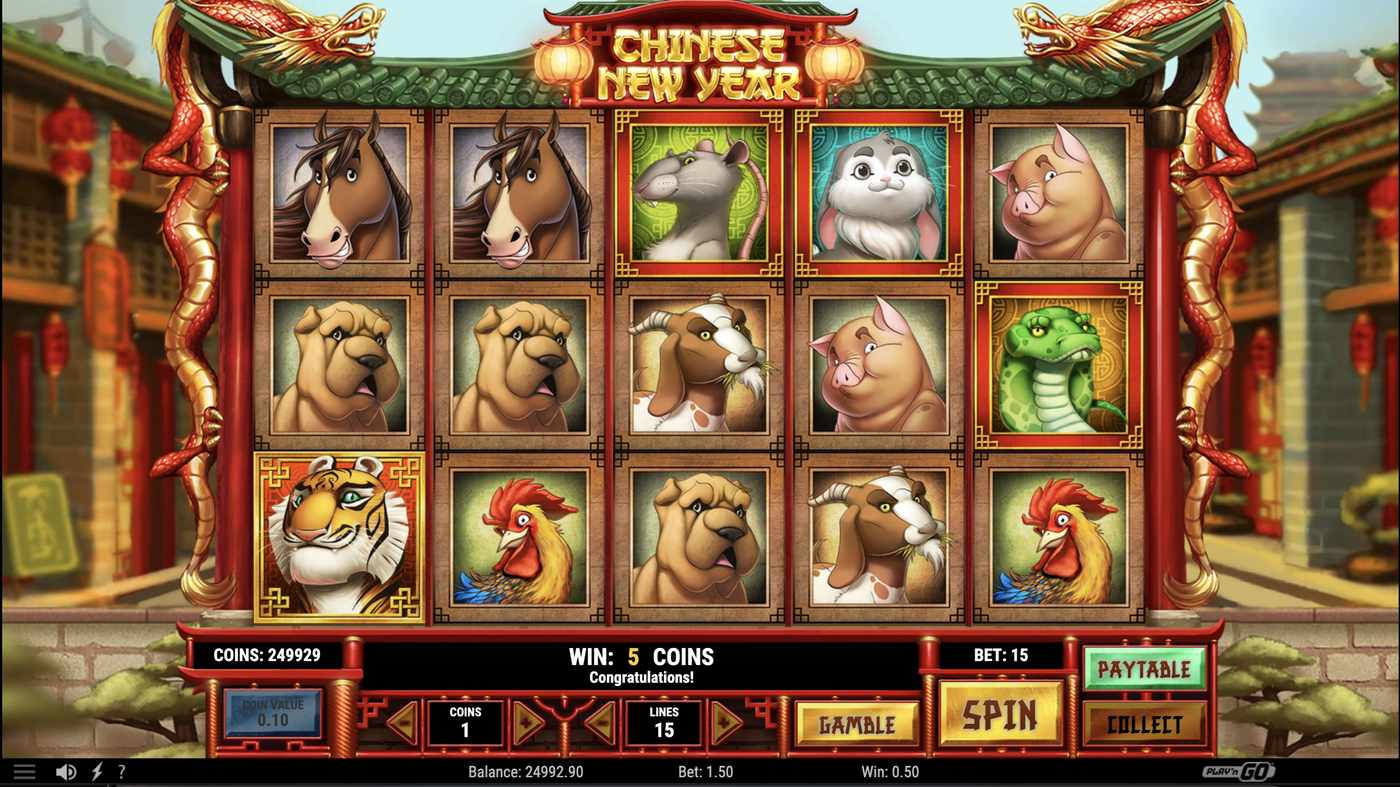Open the game menu
The height and width of the screenshot is (787, 1400).
click(x=25, y=770)
